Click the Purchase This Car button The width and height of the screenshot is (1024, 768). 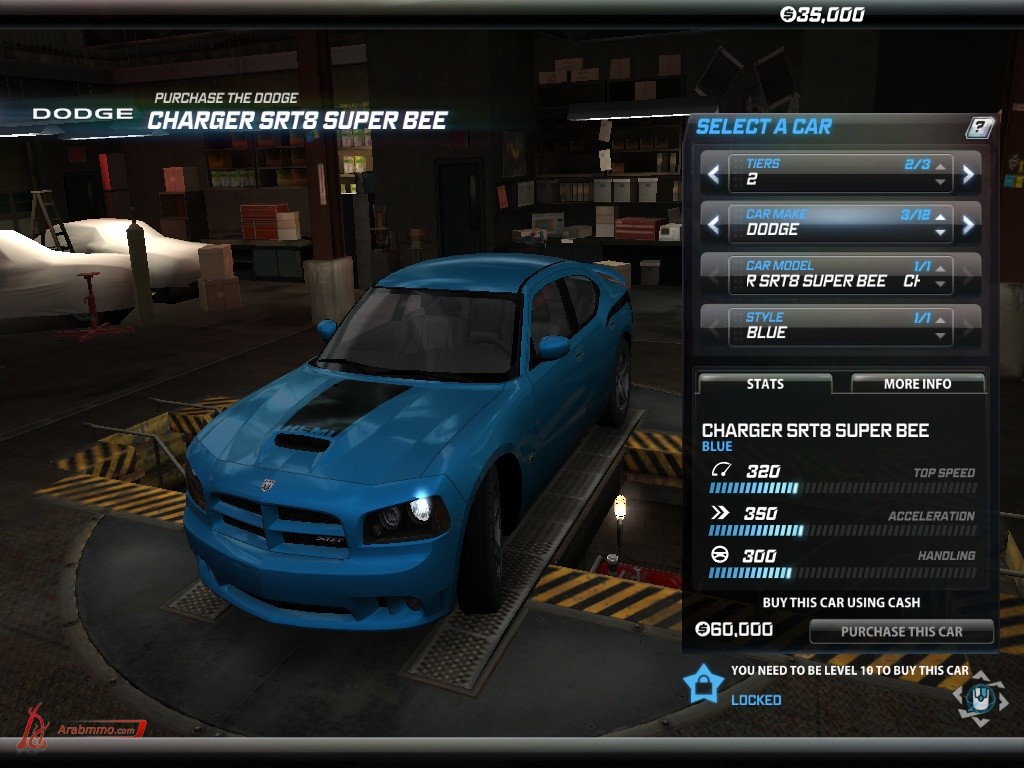click(901, 631)
